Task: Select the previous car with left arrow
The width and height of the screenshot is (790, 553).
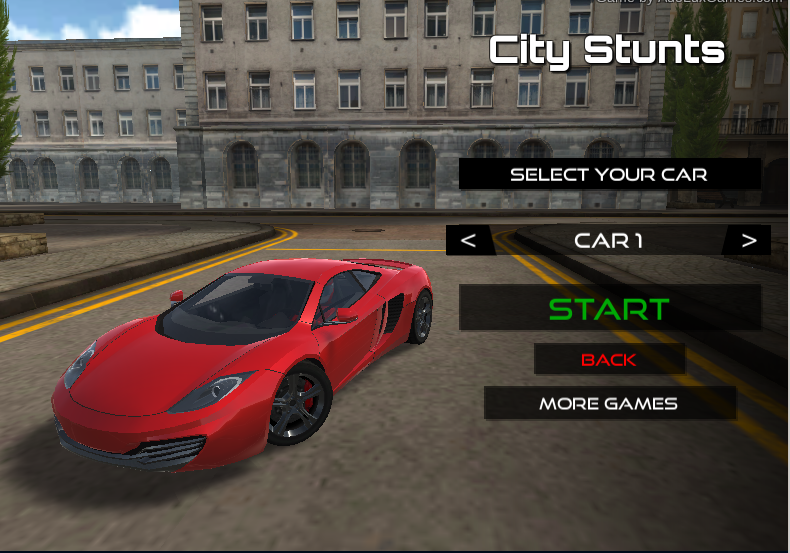Action: tap(469, 240)
